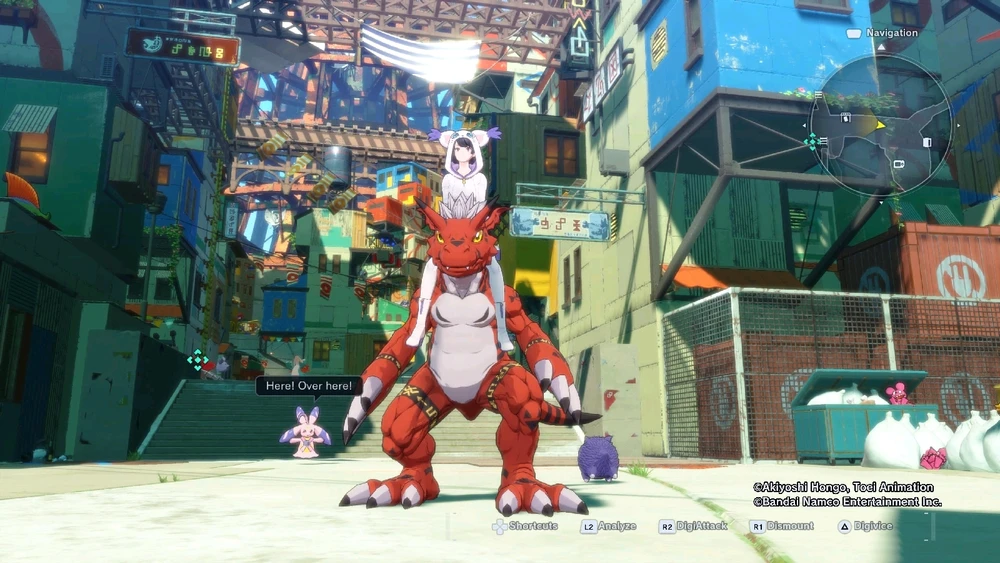Click the yellow player arrow on the minimap

(x=879, y=125)
